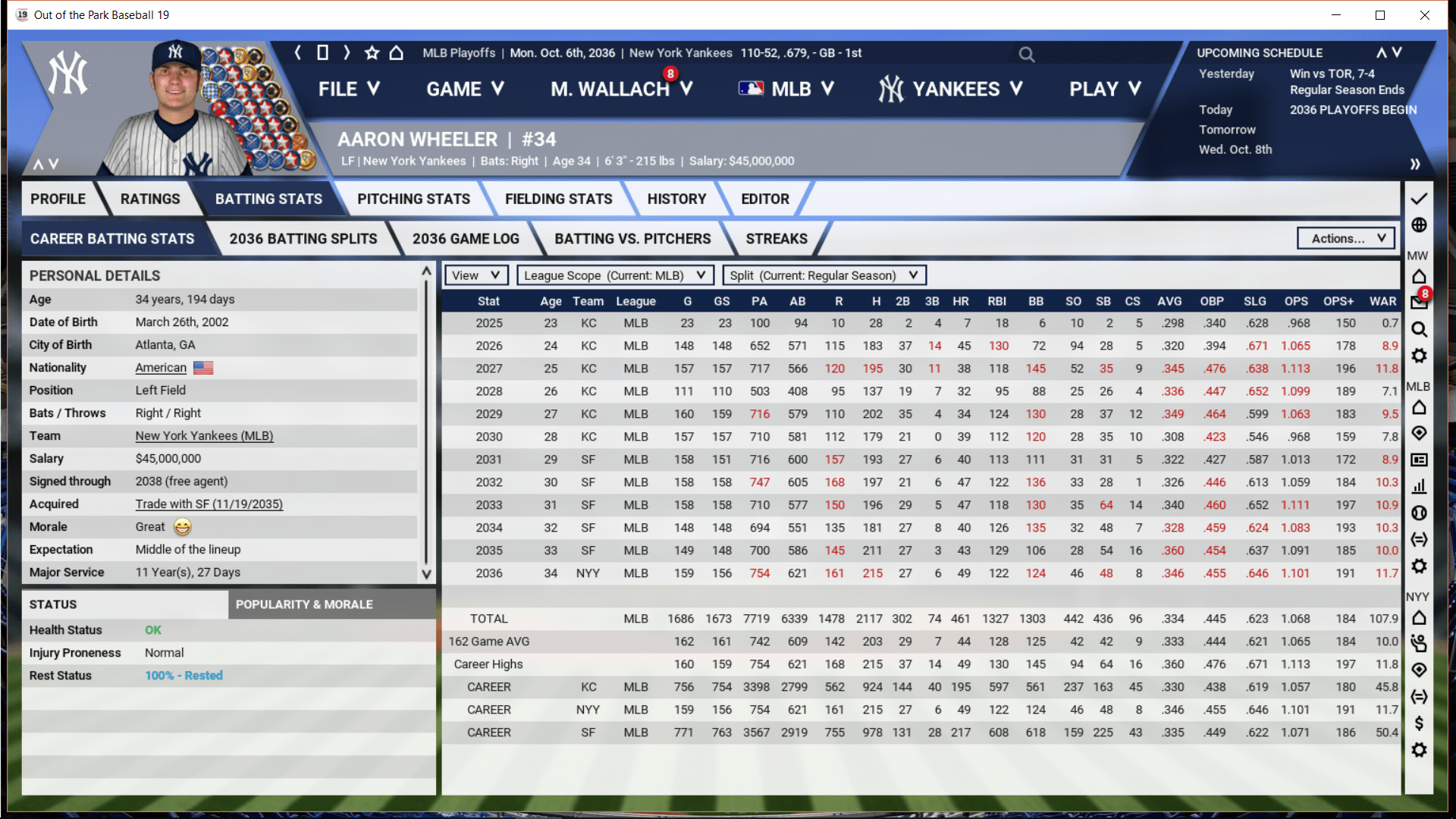Open the League Scope dropdown
Screen dimensions: 1456x819
(614, 275)
